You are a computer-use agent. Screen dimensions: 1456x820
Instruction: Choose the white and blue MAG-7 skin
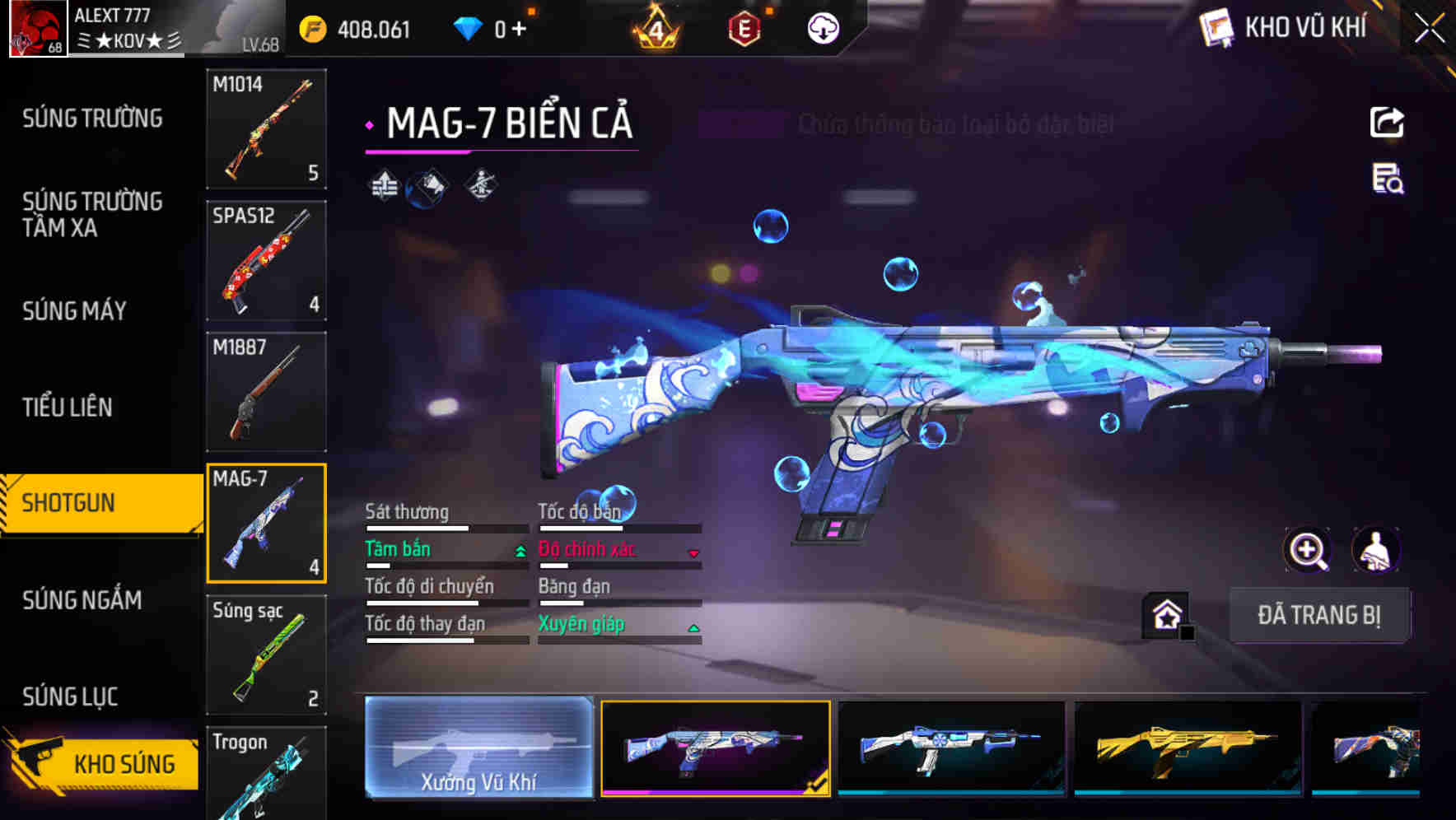click(x=951, y=748)
